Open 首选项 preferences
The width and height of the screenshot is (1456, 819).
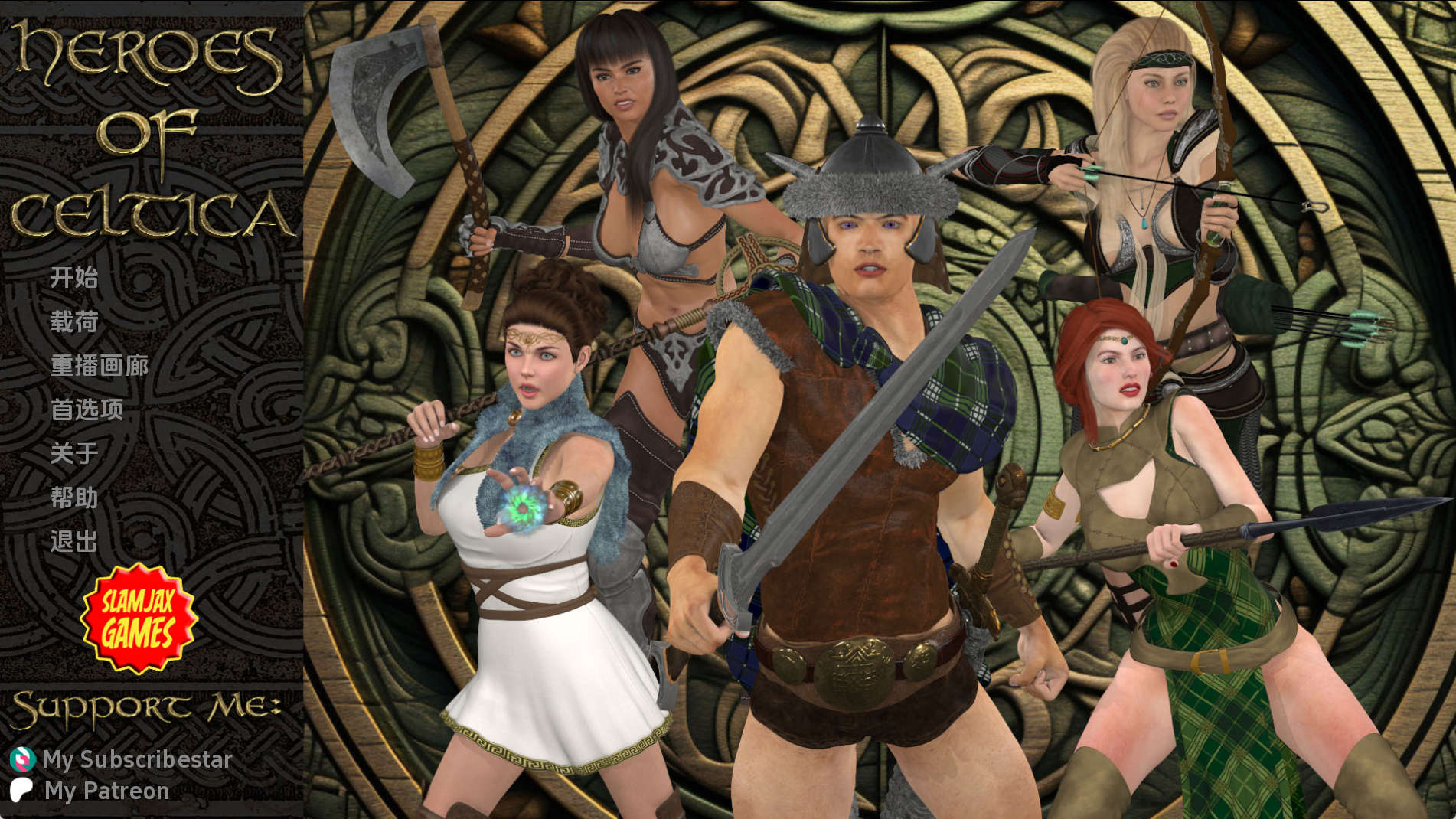click(x=87, y=410)
